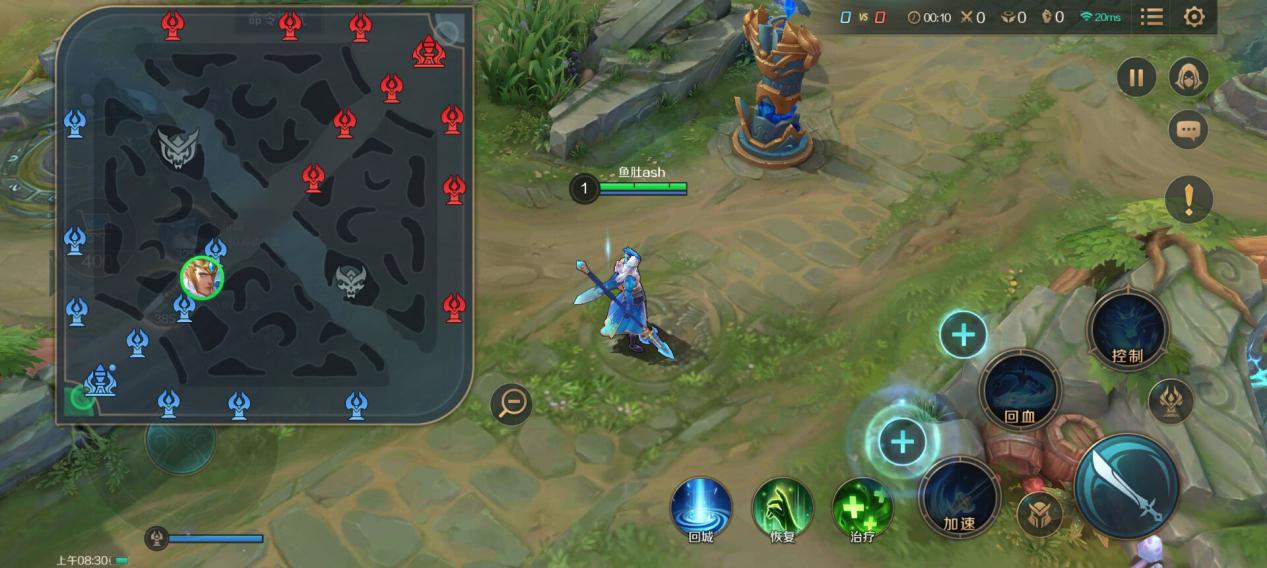The height and width of the screenshot is (568, 1267).
Task: Pause the match
Action: point(1136,77)
